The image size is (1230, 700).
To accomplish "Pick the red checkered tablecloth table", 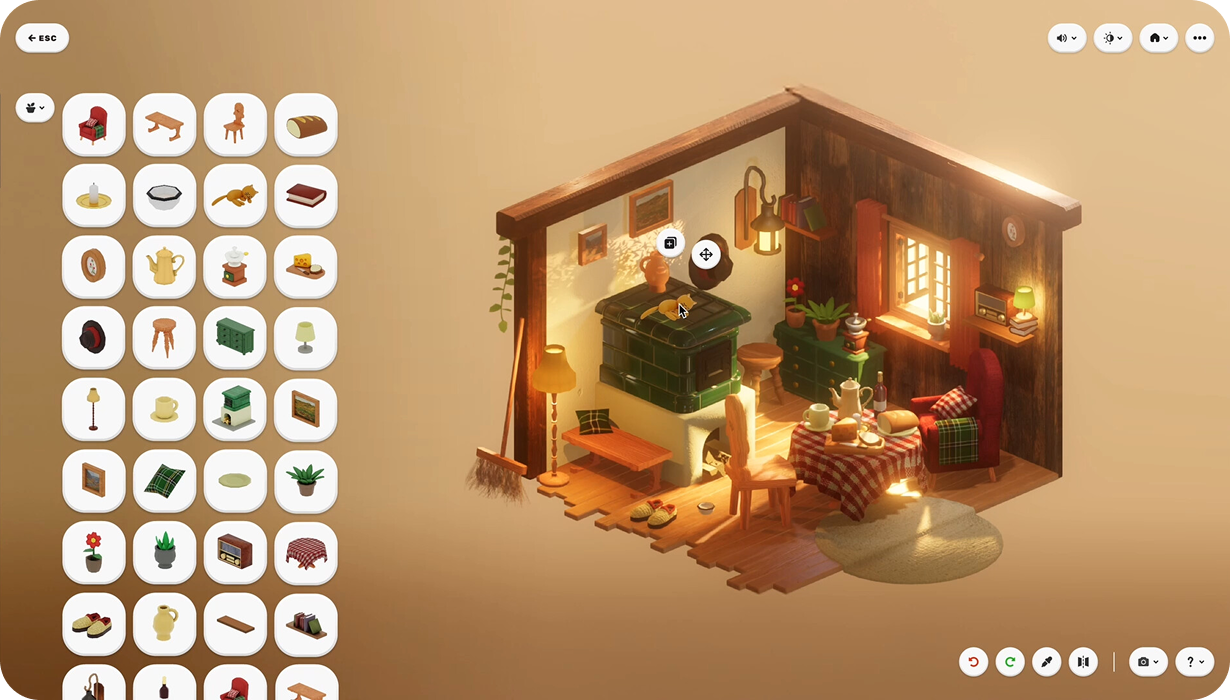I will coord(306,552).
